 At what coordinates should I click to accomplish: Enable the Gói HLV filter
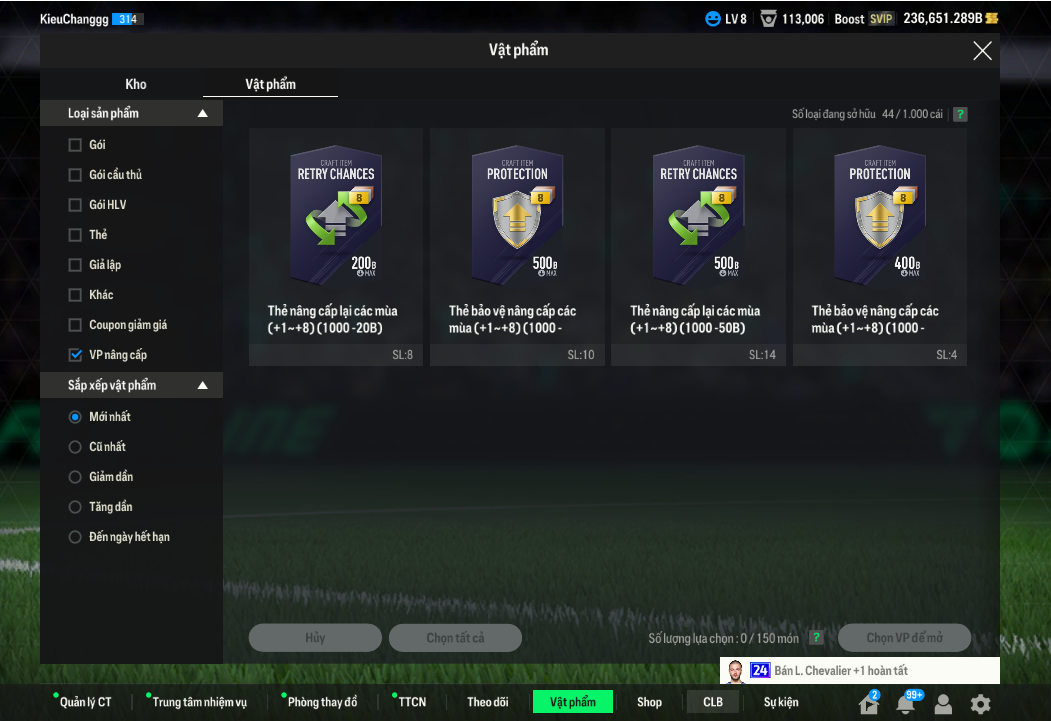(x=75, y=205)
